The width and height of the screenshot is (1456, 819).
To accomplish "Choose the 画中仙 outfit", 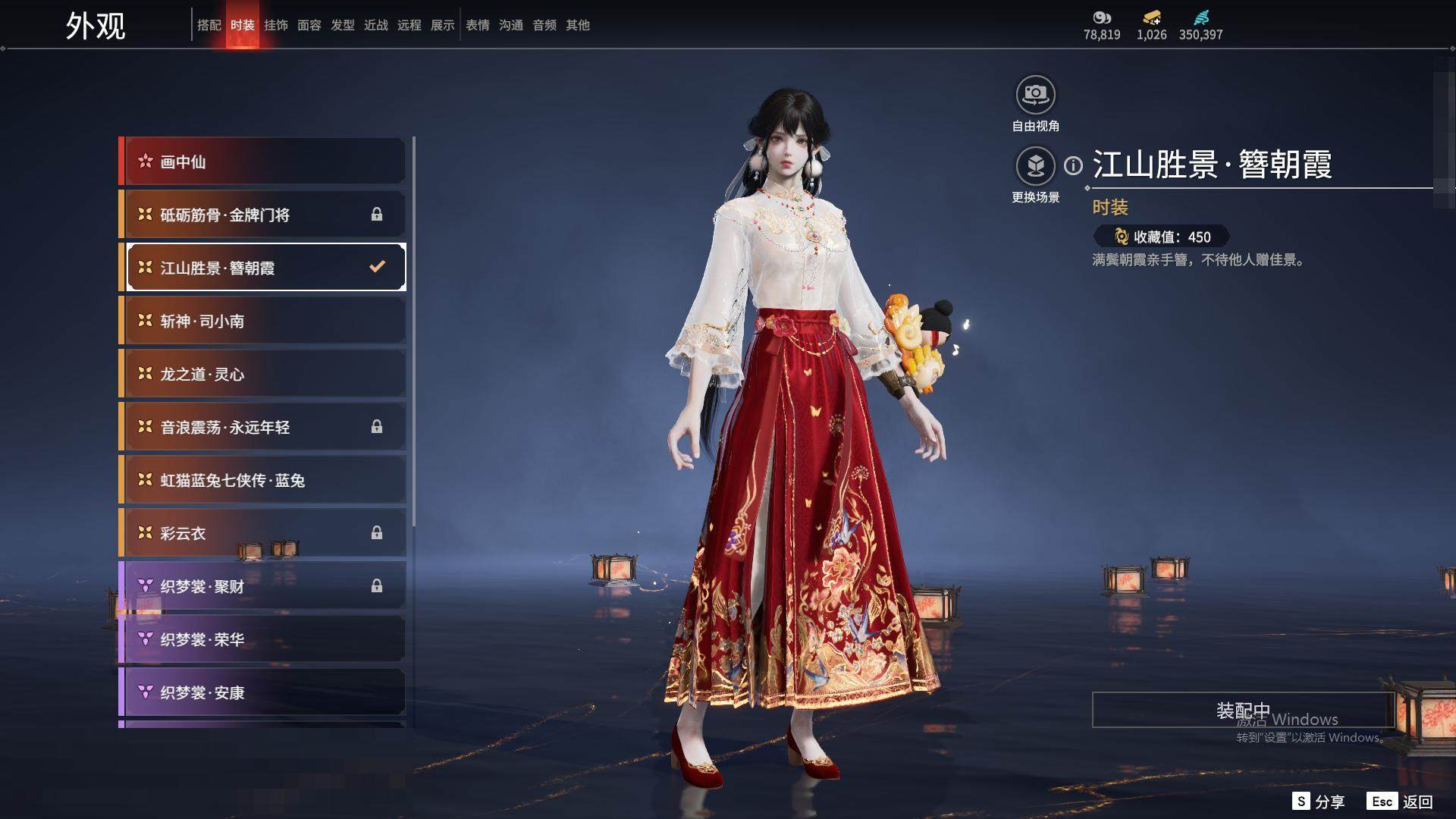I will 264,162.
